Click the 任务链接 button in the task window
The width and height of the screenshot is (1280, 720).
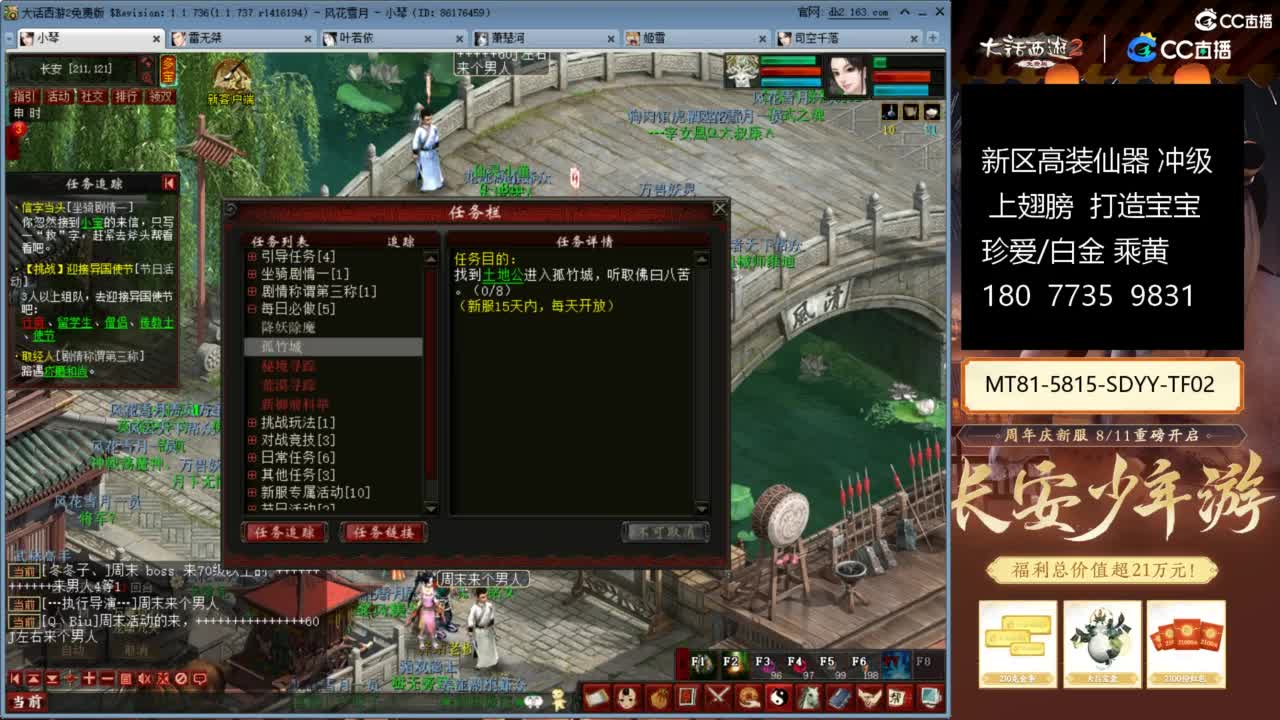click(x=385, y=532)
